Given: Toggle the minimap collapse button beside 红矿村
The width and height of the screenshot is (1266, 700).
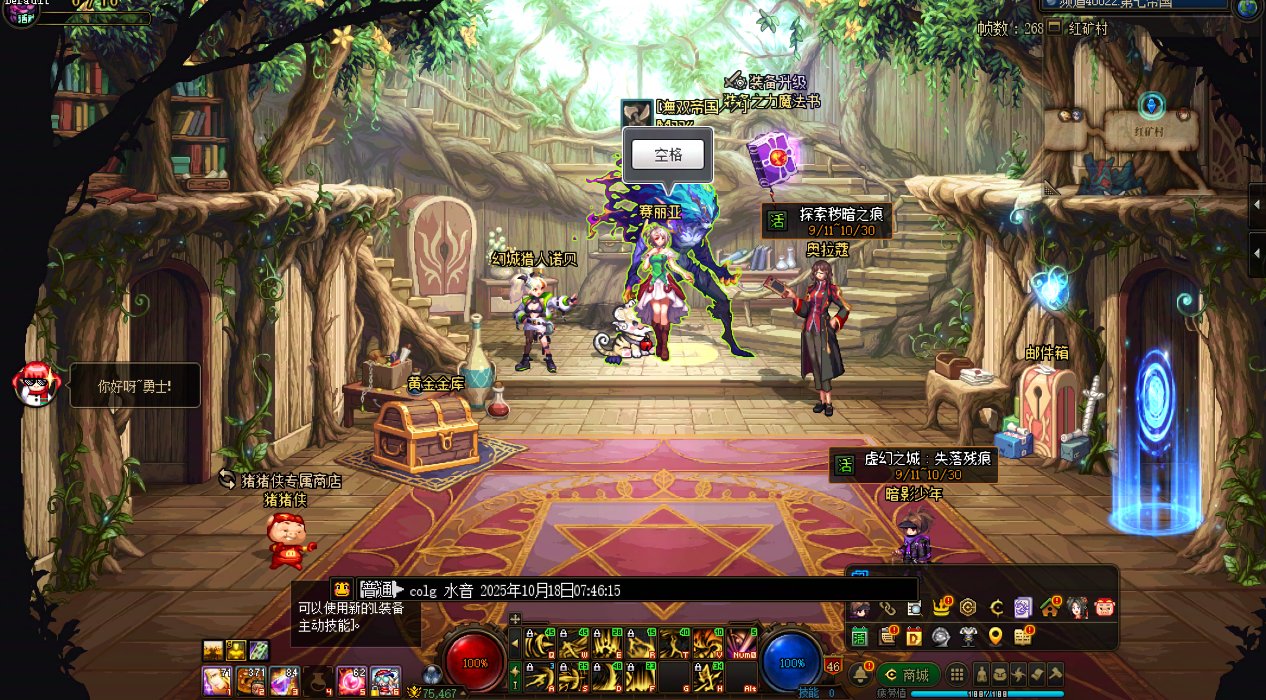Looking at the screenshot, I should point(1053,28).
